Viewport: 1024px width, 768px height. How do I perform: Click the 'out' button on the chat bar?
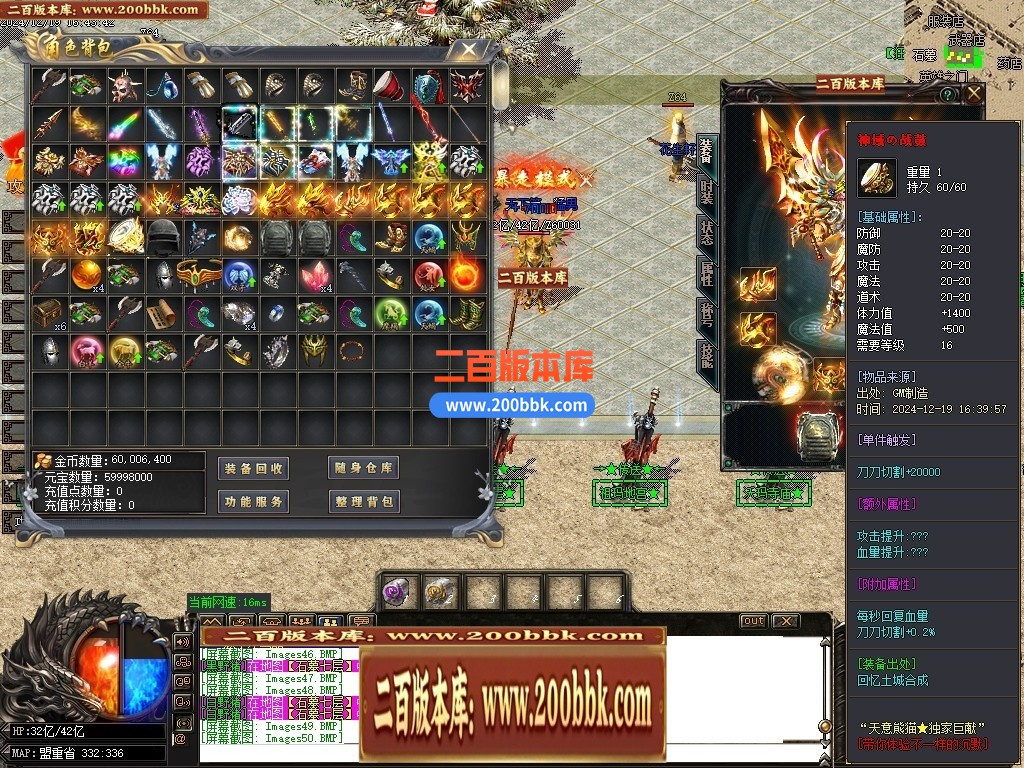[x=753, y=621]
